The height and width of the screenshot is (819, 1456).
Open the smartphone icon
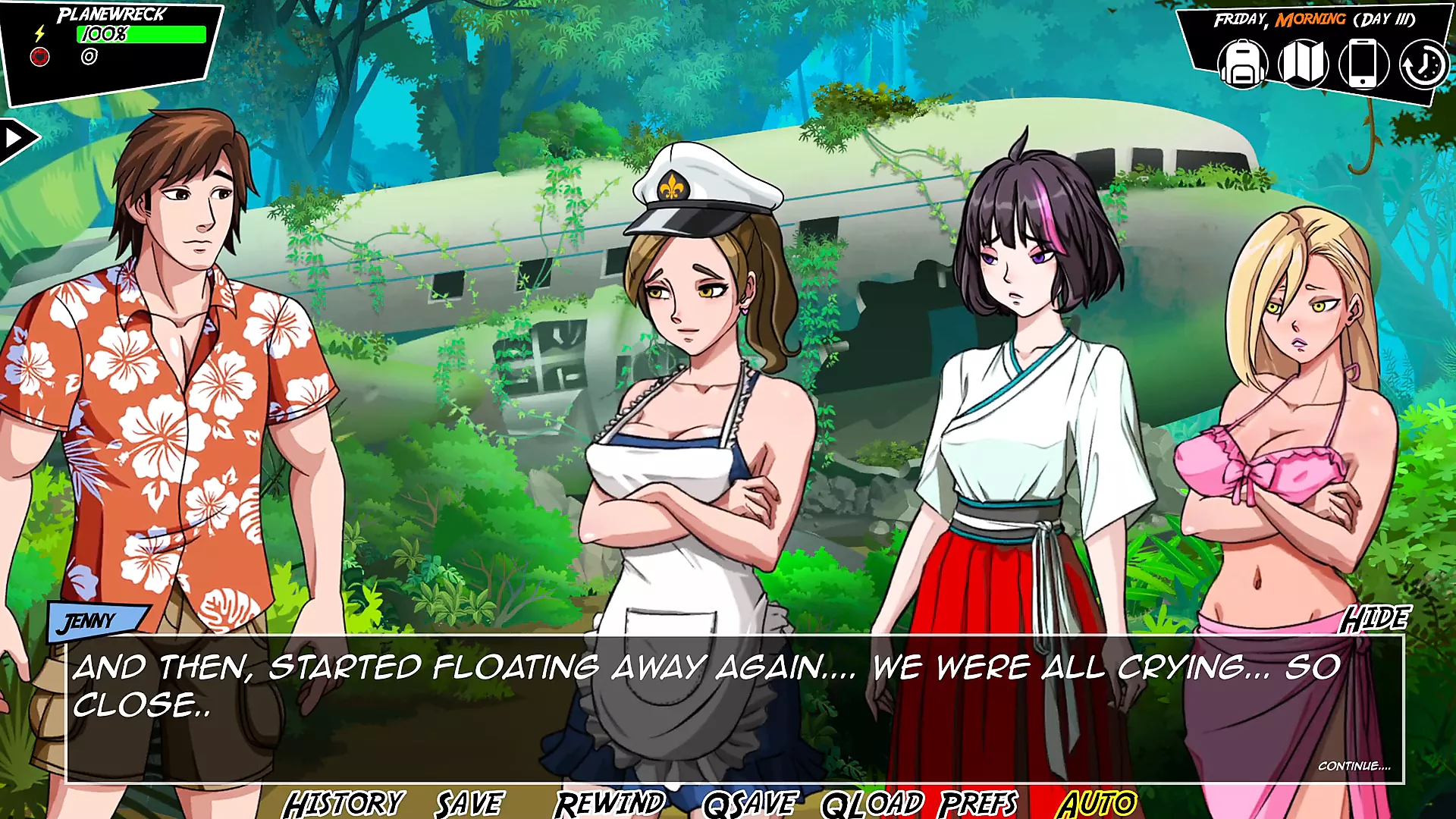click(1363, 64)
